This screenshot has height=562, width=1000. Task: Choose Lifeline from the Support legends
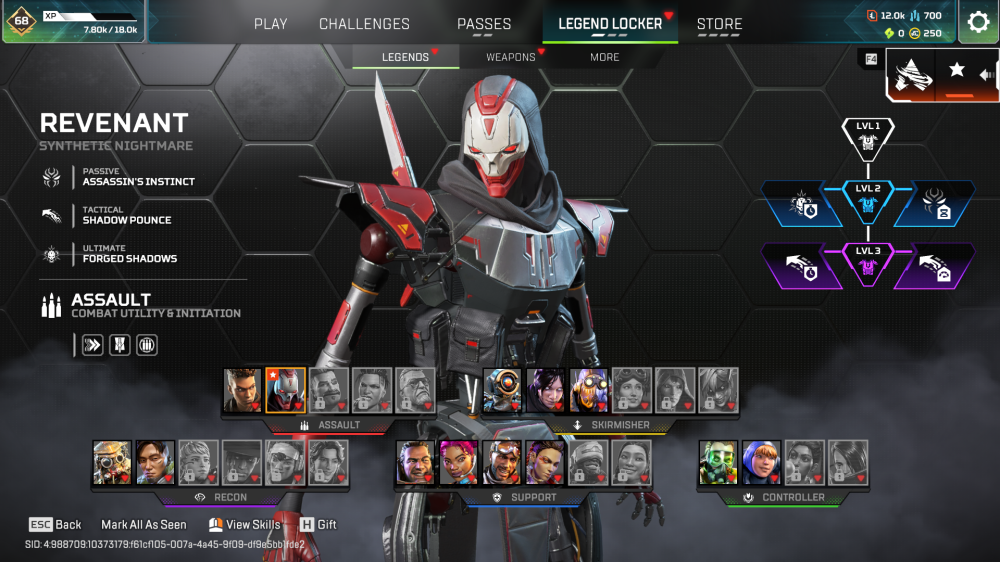[458, 462]
